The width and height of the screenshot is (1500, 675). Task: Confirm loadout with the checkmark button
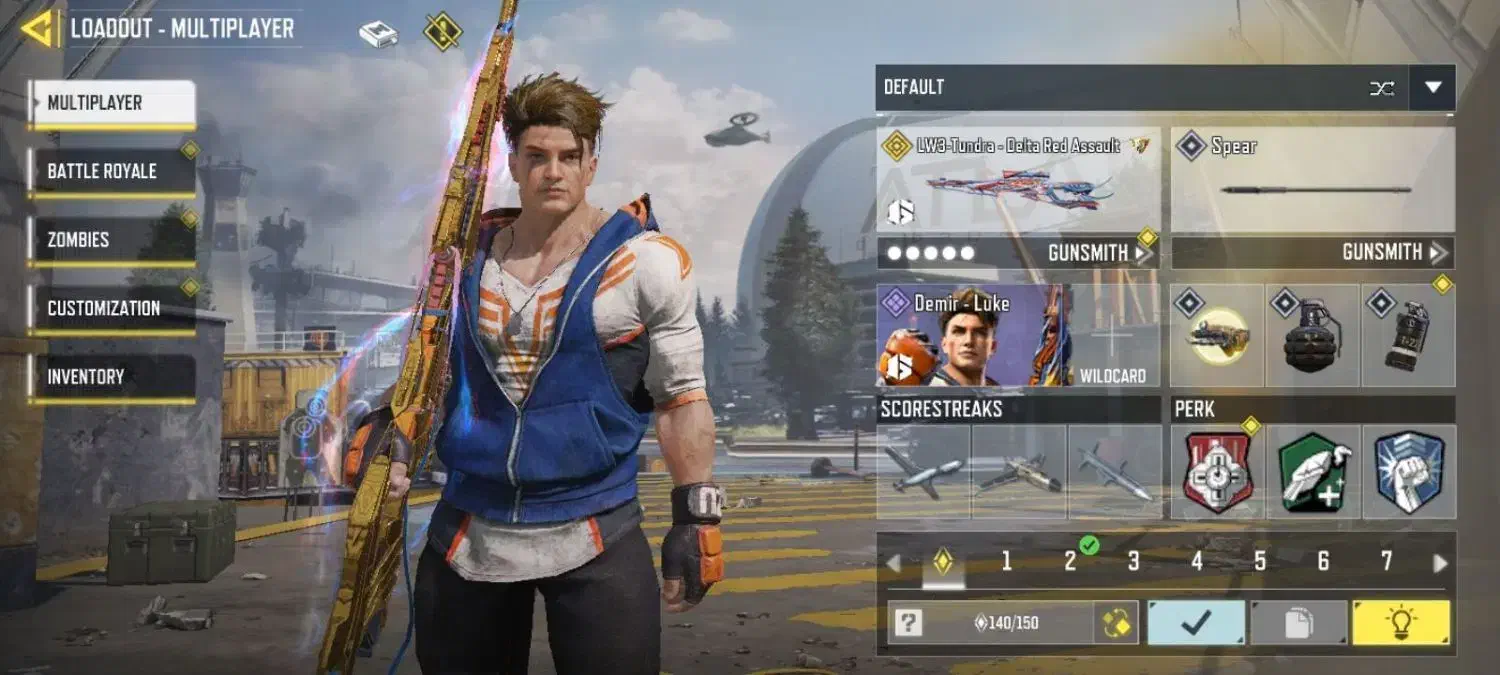[x=1196, y=623]
